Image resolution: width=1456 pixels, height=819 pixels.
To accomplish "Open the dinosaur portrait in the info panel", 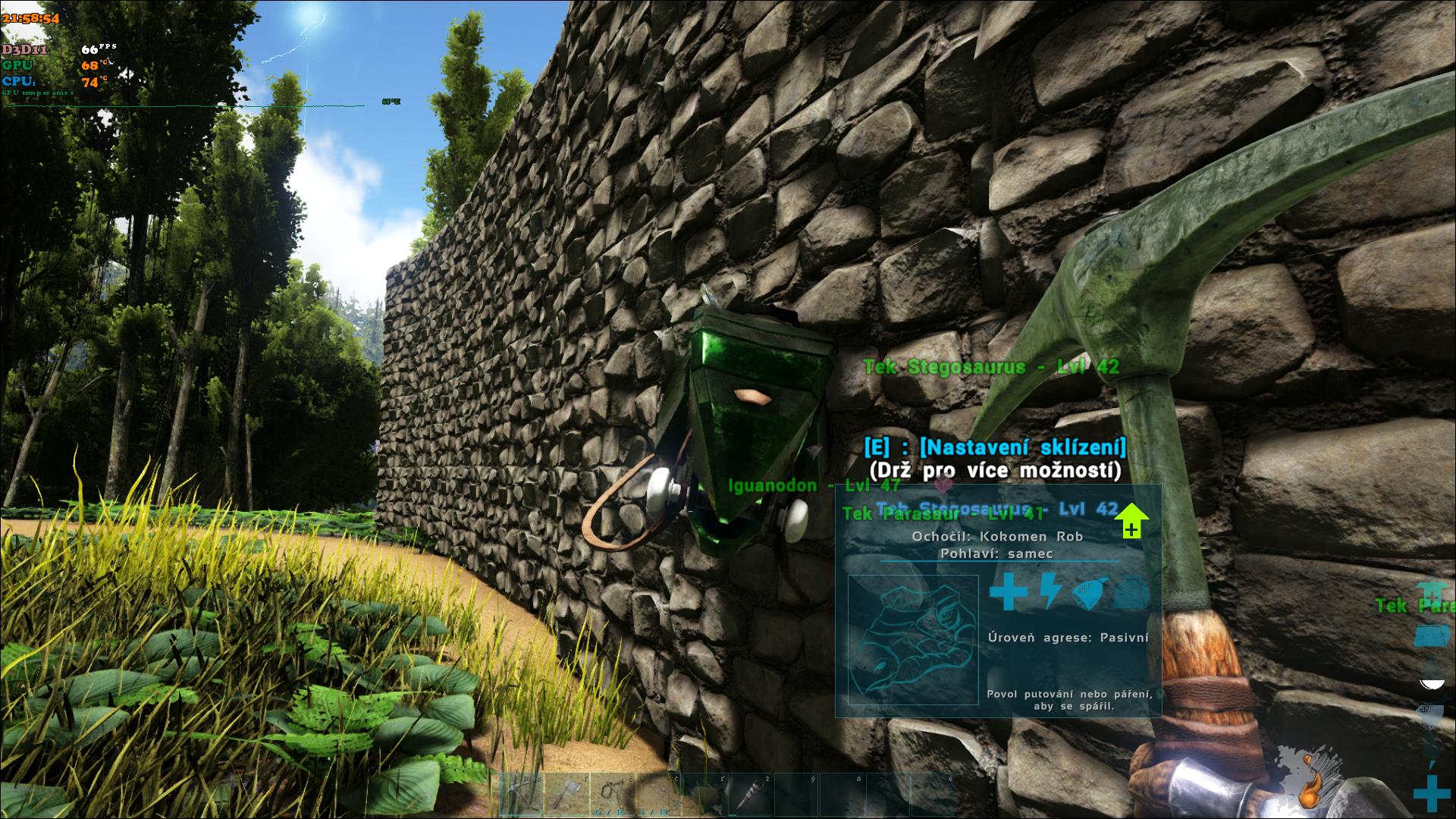I will click(913, 639).
